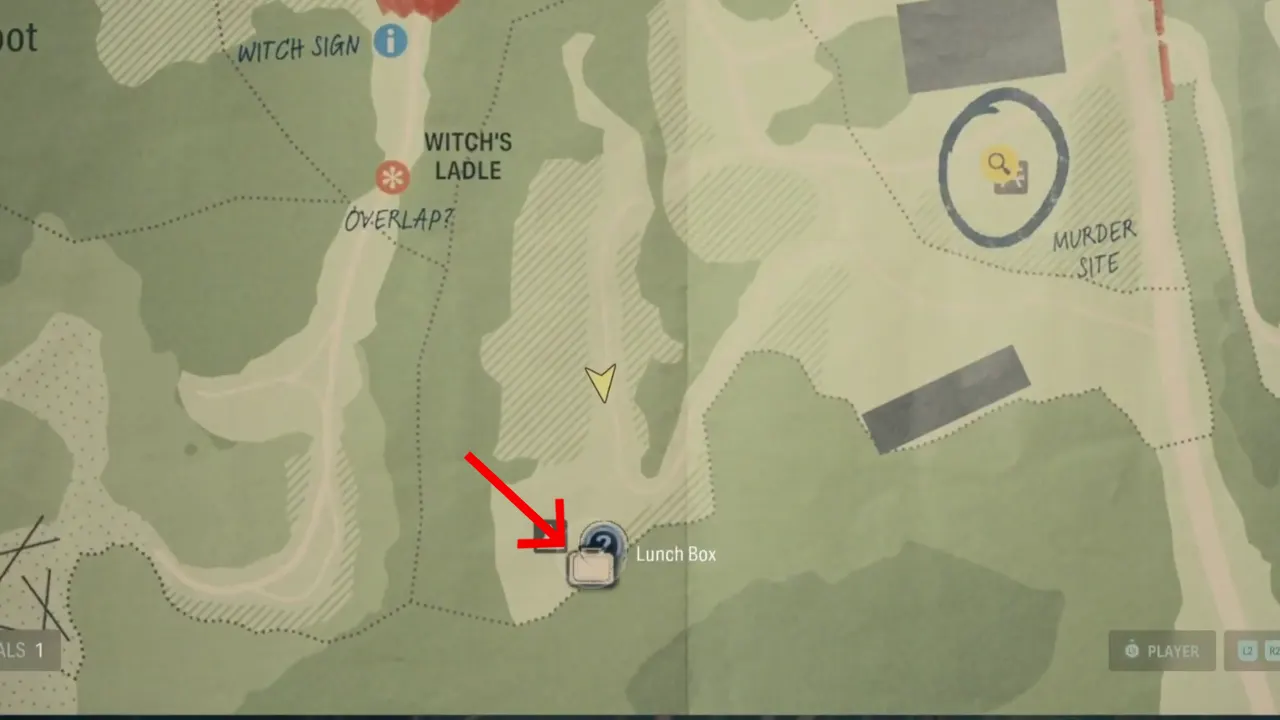Image resolution: width=1280 pixels, height=720 pixels.
Task: Switch map category using the L2 tab
Action: coord(1247,650)
